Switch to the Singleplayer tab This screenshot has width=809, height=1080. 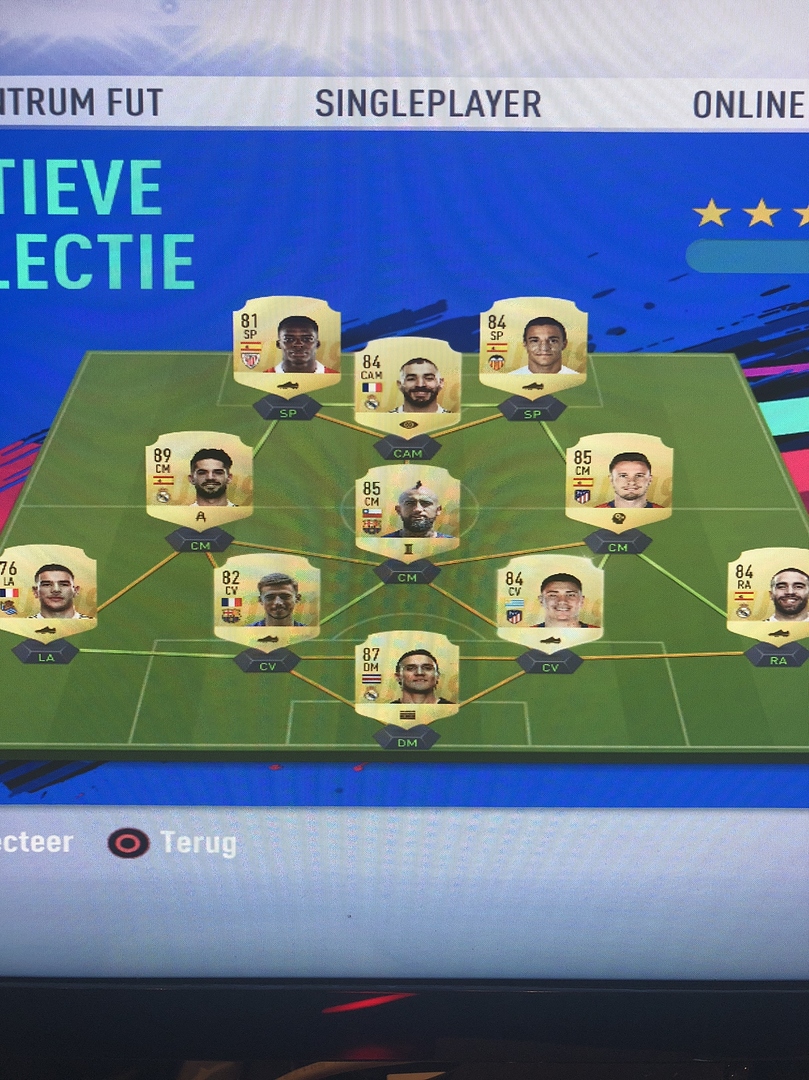(x=427, y=104)
